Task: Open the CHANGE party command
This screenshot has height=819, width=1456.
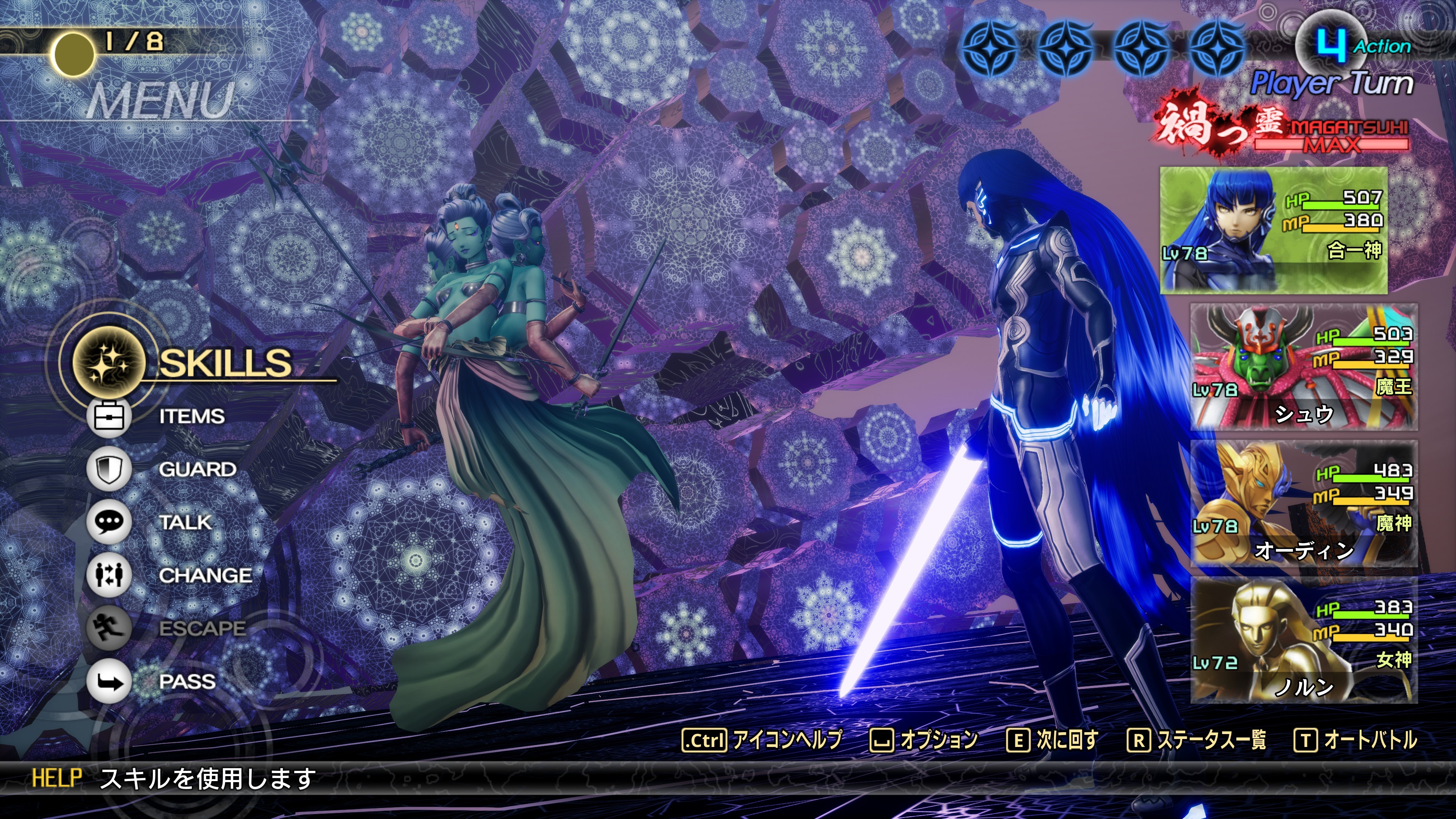Action: [205, 576]
